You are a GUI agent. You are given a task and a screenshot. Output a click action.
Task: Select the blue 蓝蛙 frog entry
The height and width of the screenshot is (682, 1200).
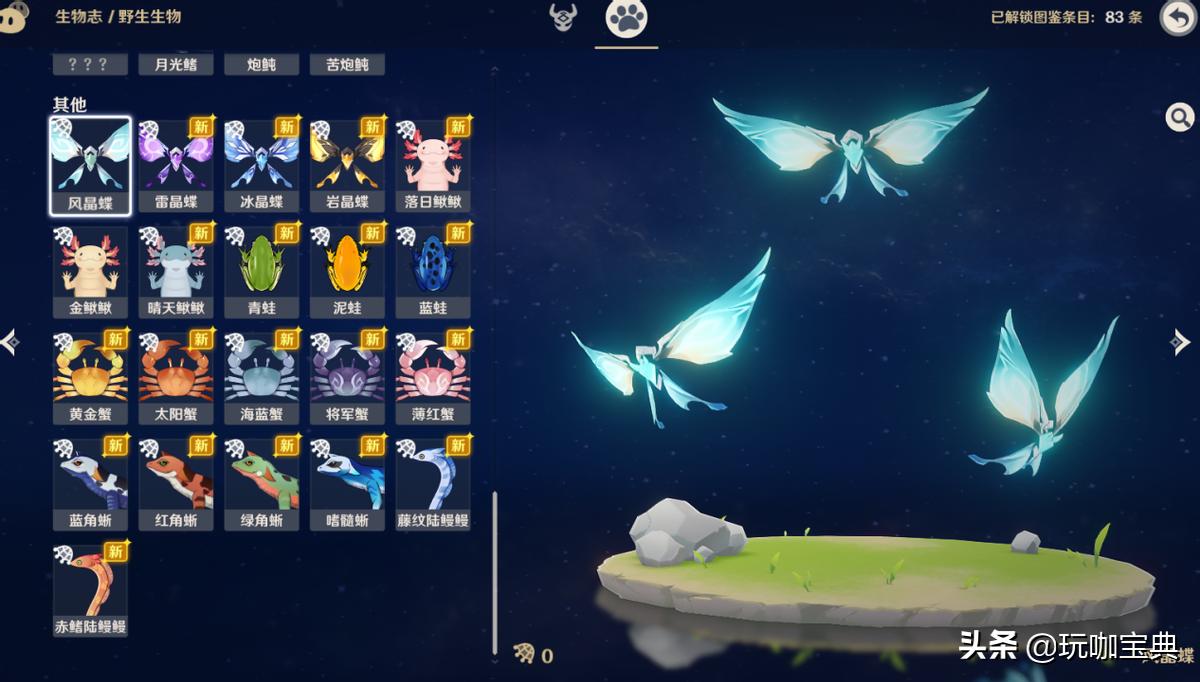[433, 271]
